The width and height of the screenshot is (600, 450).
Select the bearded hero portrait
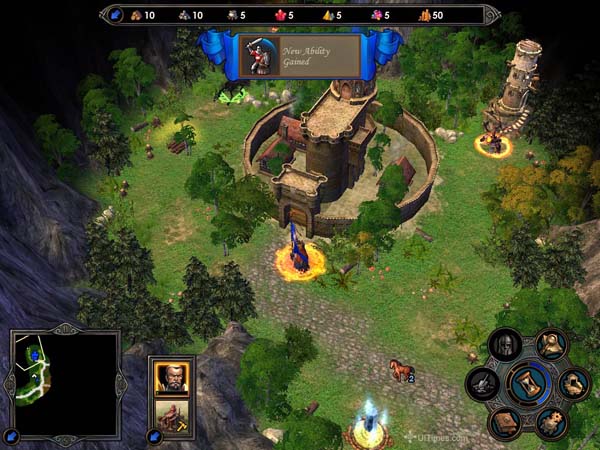171,377
